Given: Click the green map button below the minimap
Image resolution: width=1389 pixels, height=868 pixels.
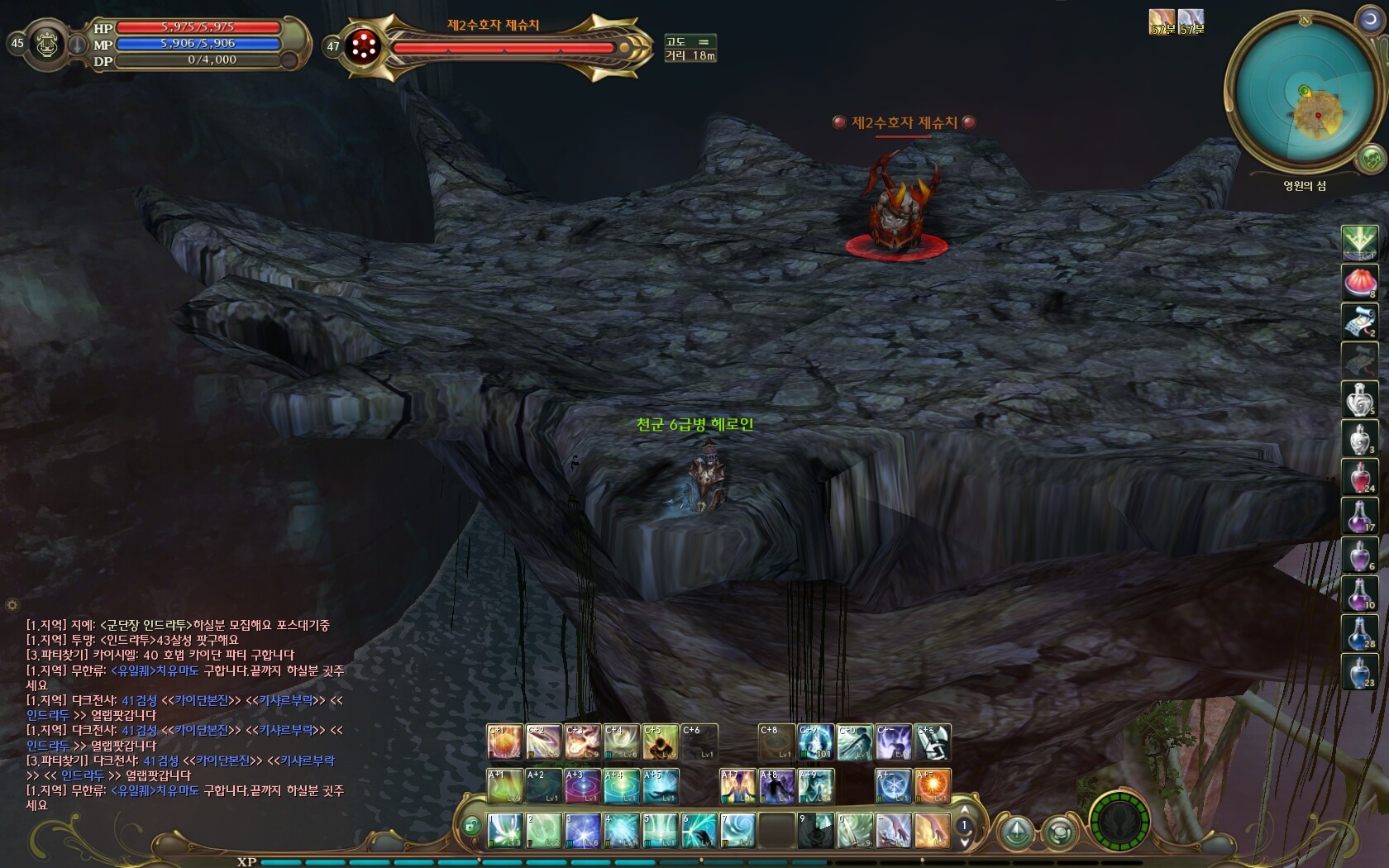Looking at the screenshot, I should click(x=1371, y=157).
